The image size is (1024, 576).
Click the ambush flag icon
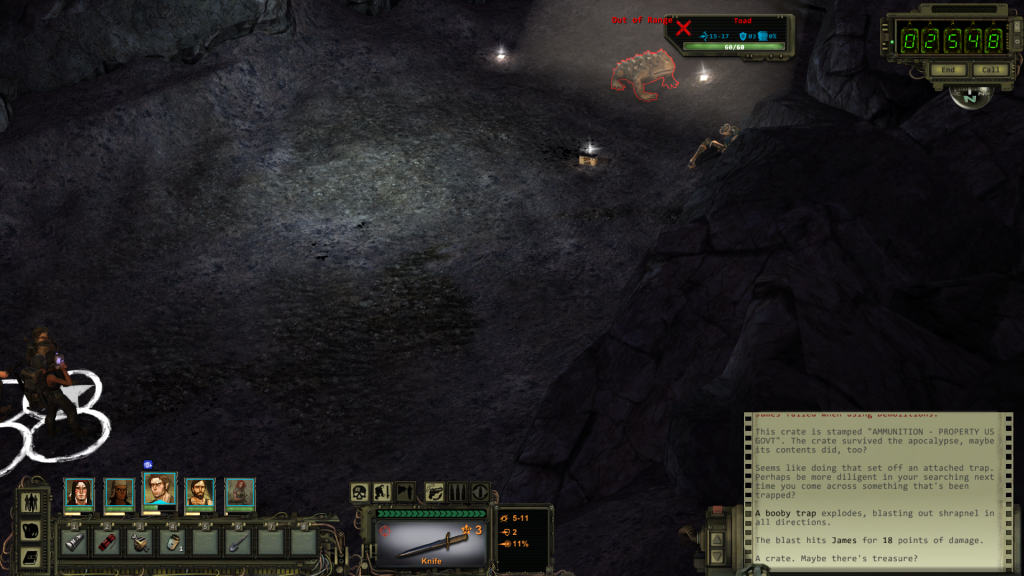pyautogui.click(x=405, y=492)
